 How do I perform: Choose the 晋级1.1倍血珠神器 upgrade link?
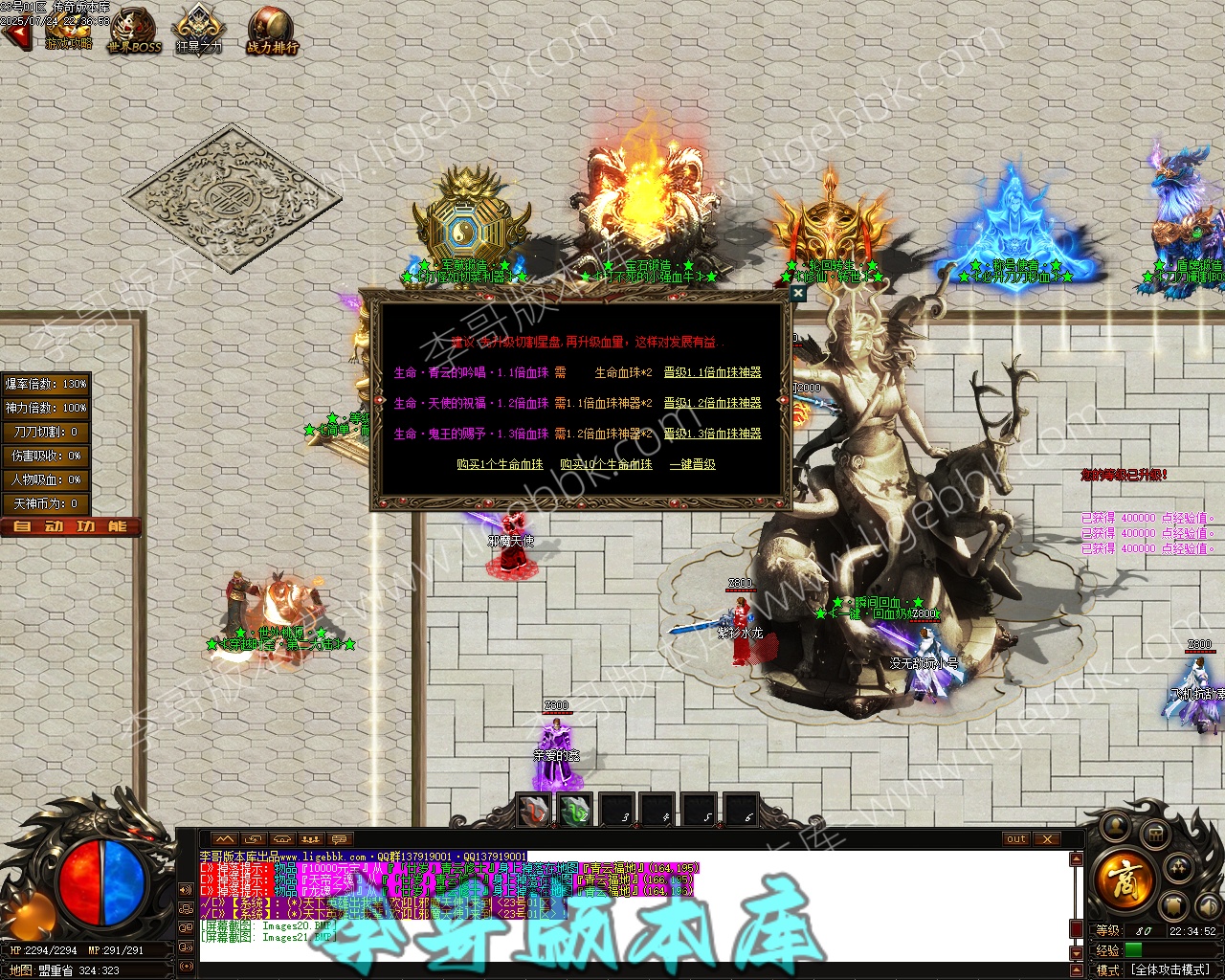pos(712,373)
